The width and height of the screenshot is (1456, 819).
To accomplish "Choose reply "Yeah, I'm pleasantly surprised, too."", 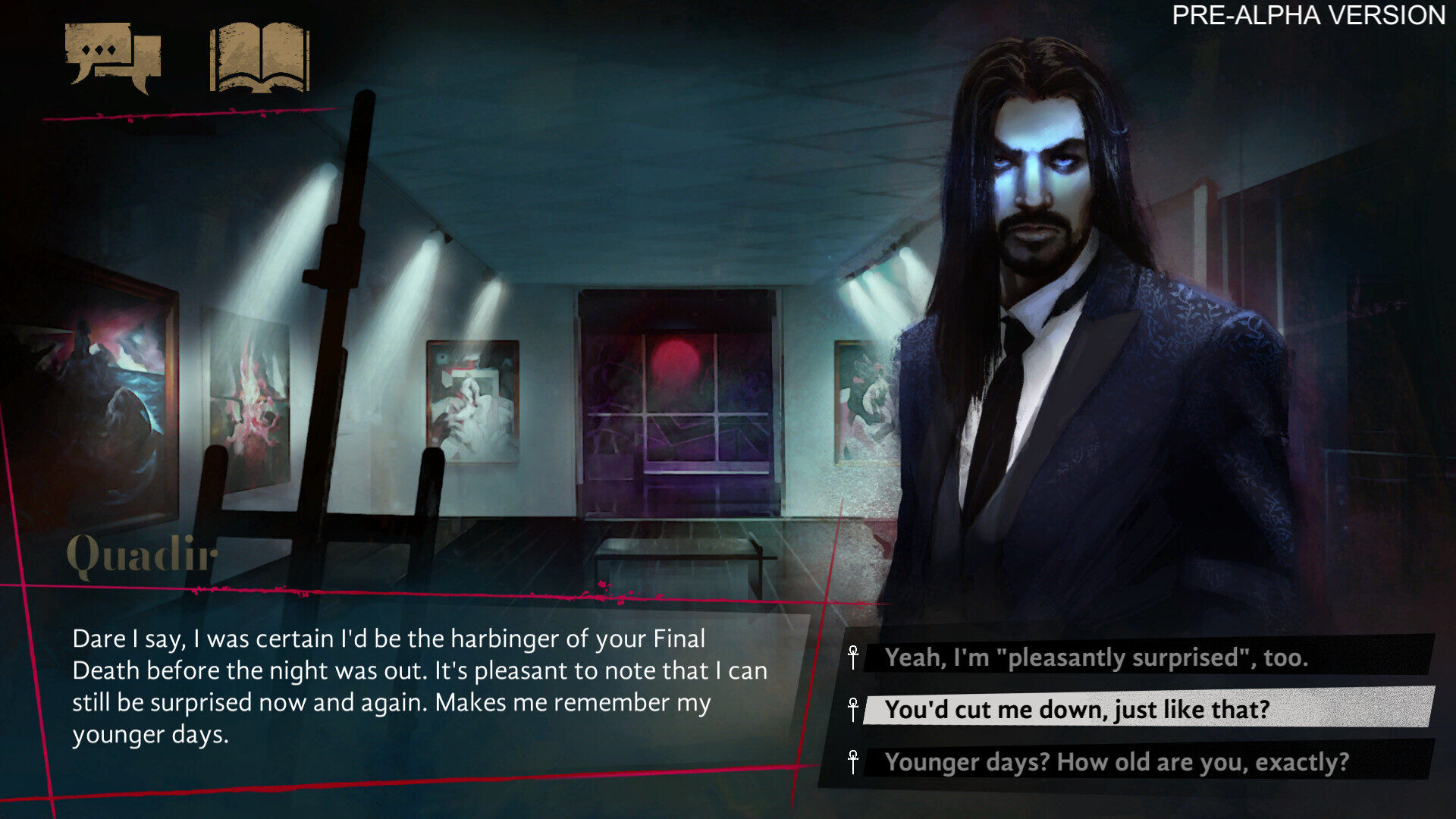I will coord(1096,657).
